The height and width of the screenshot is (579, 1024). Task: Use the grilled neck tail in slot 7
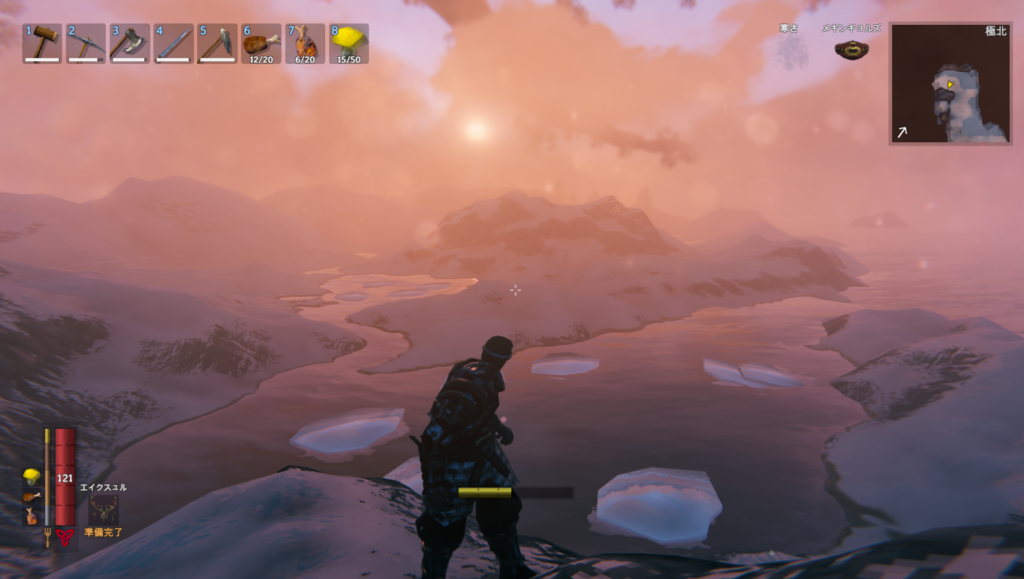pyautogui.click(x=305, y=43)
